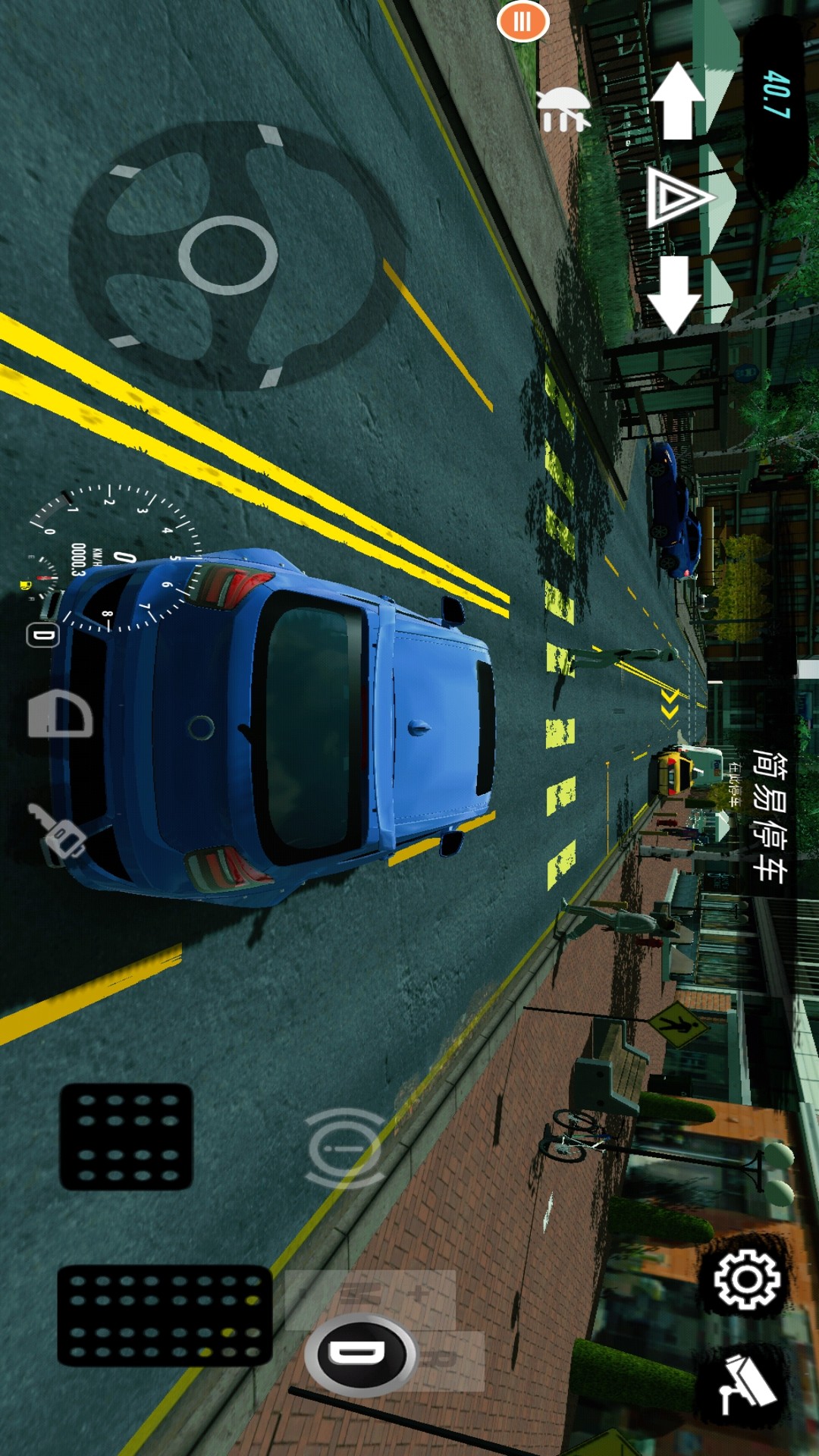The width and height of the screenshot is (819, 1456).
Task: Tap the small brake pedal
Action: tap(126, 1136)
